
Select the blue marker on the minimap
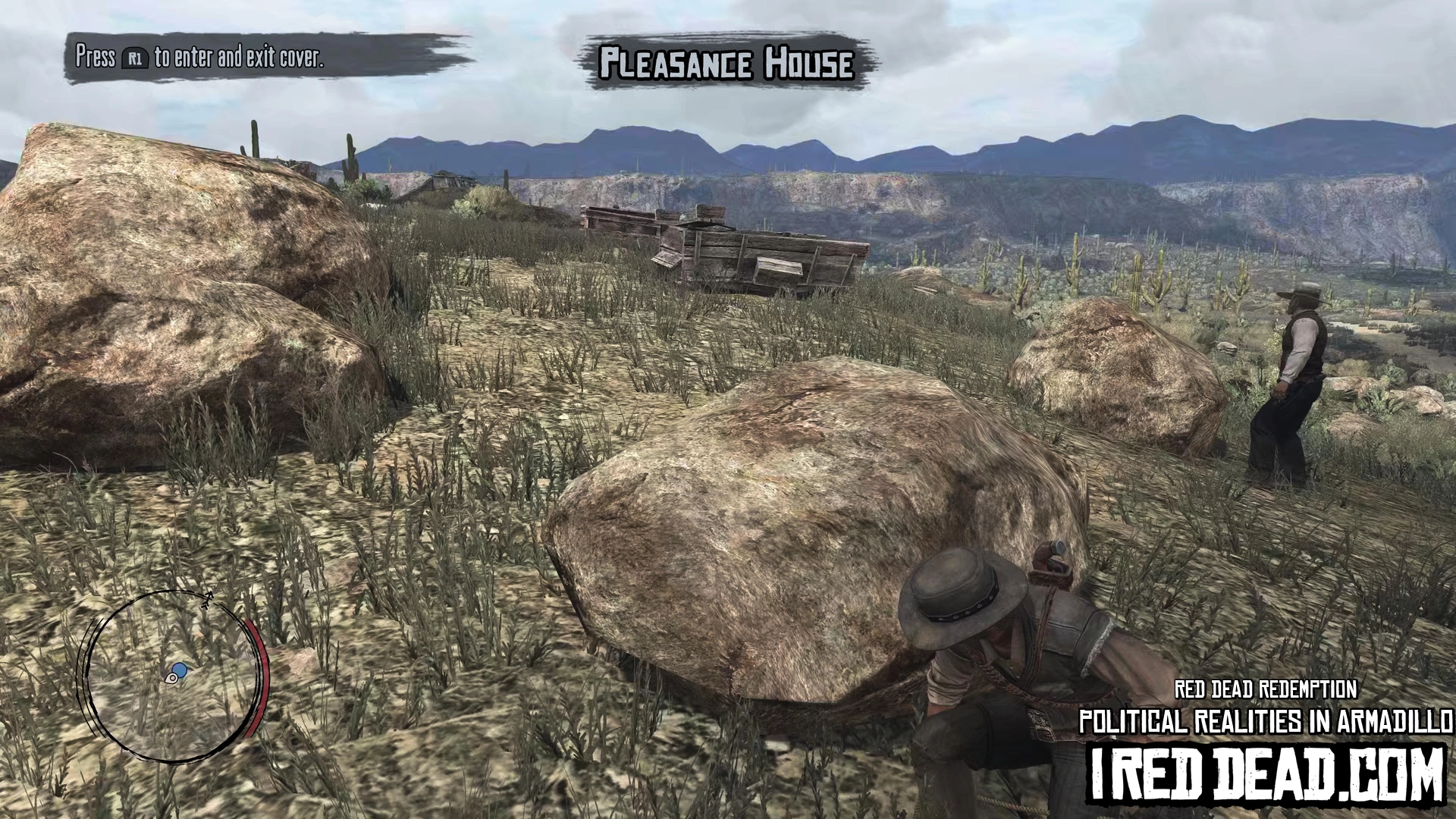tap(180, 670)
